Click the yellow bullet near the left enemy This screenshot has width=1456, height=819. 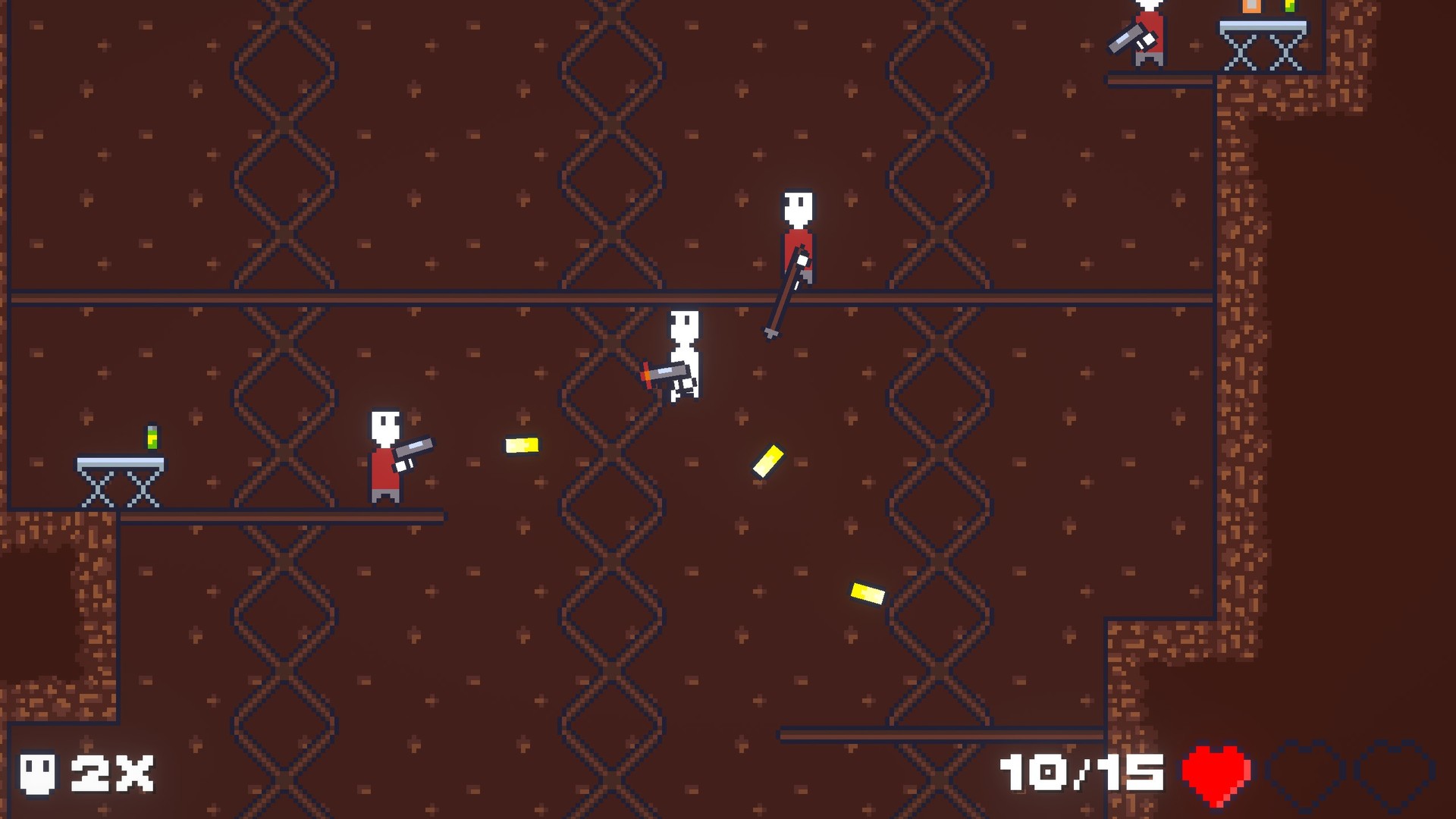522,444
